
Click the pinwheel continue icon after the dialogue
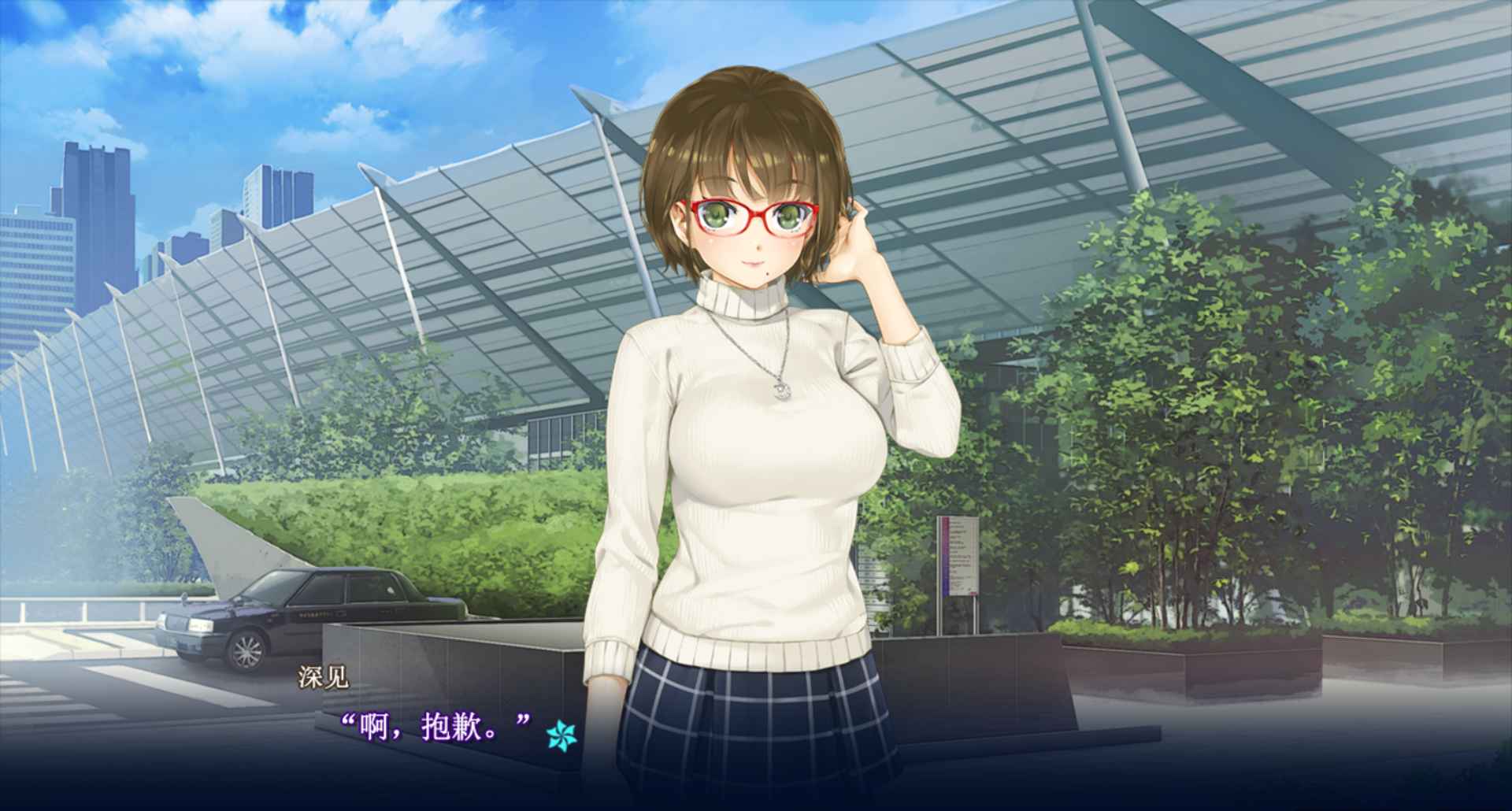(561, 735)
